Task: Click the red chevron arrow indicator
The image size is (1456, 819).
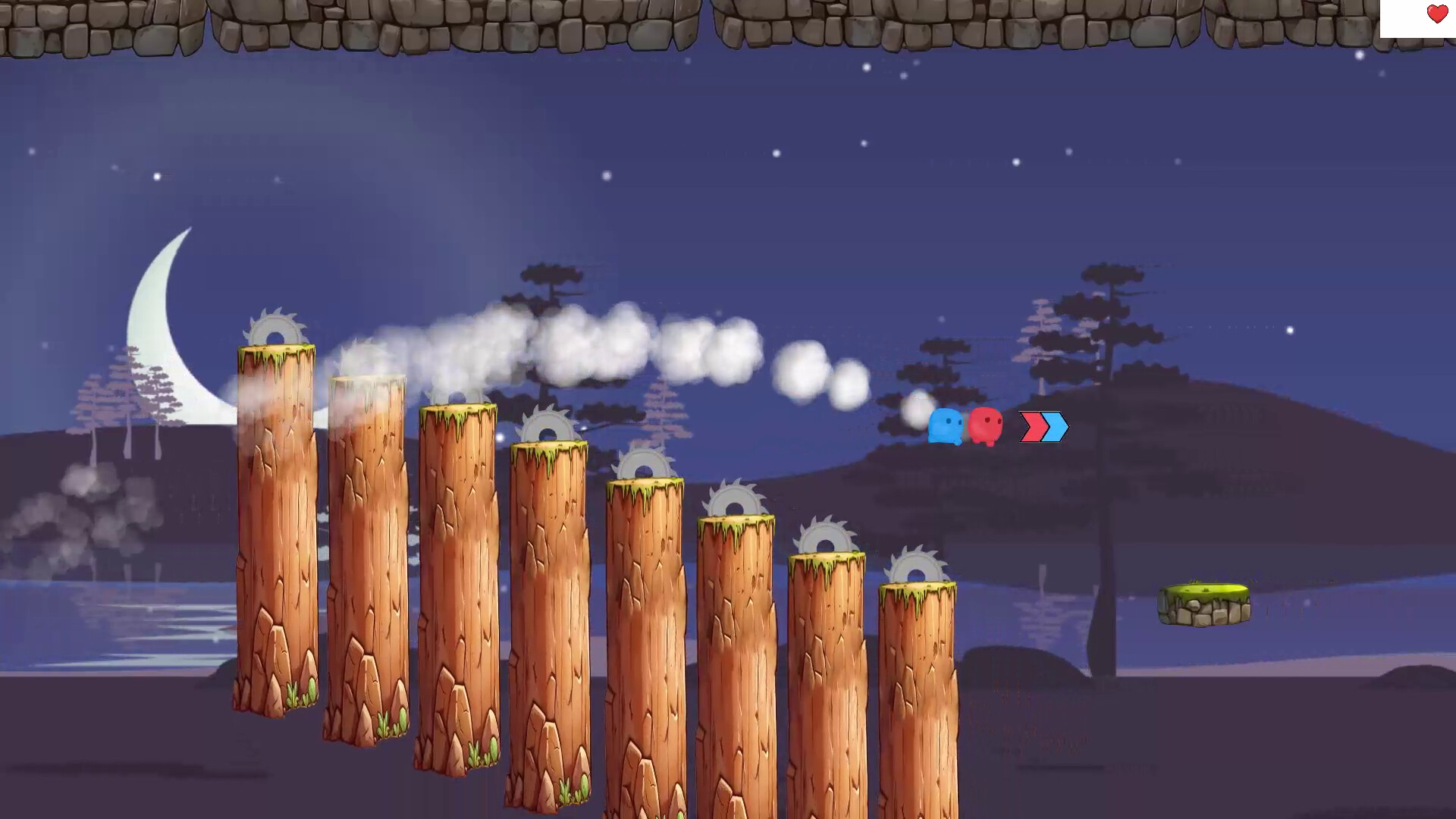Action: [1031, 428]
